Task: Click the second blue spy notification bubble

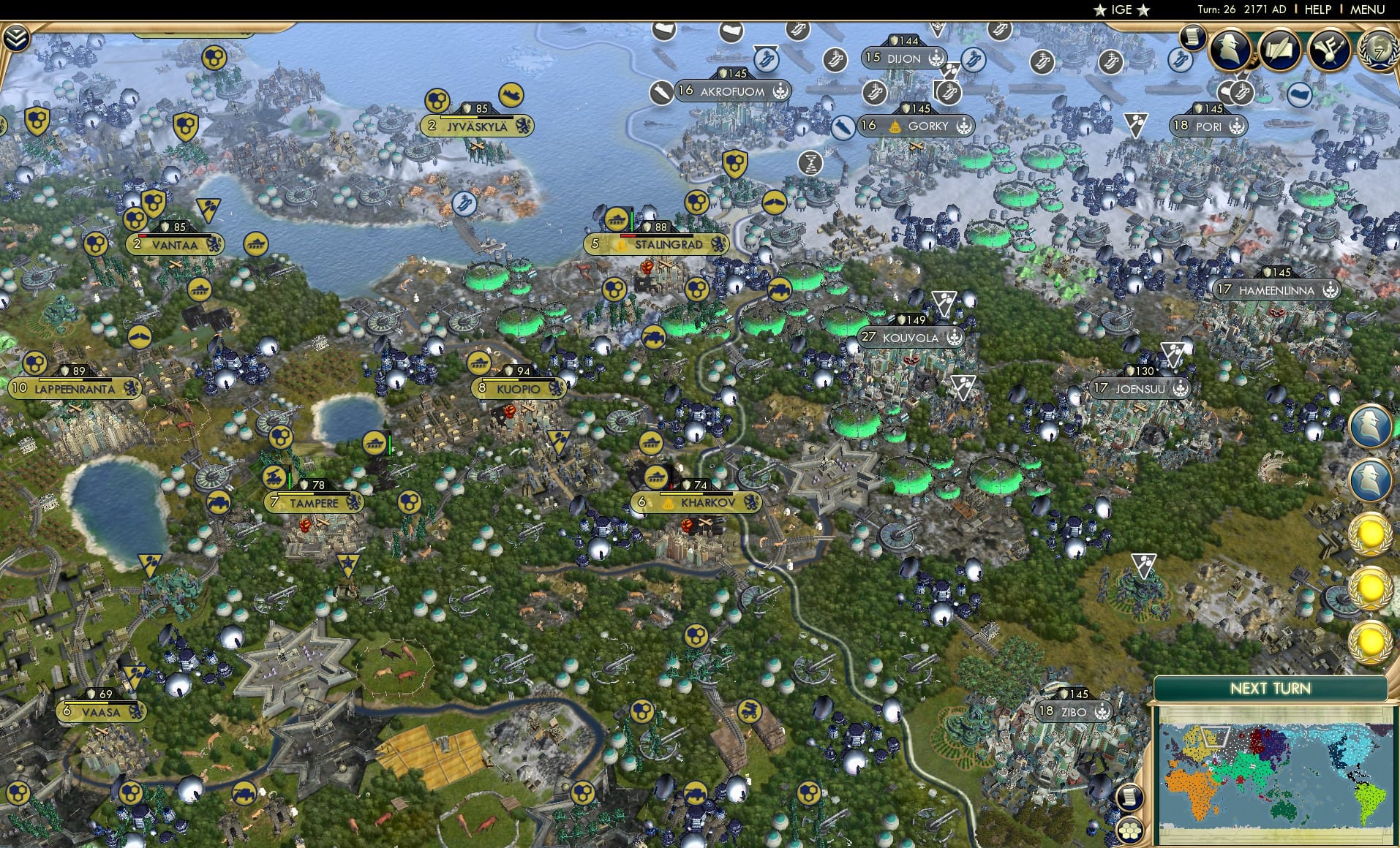Action: [1372, 478]
